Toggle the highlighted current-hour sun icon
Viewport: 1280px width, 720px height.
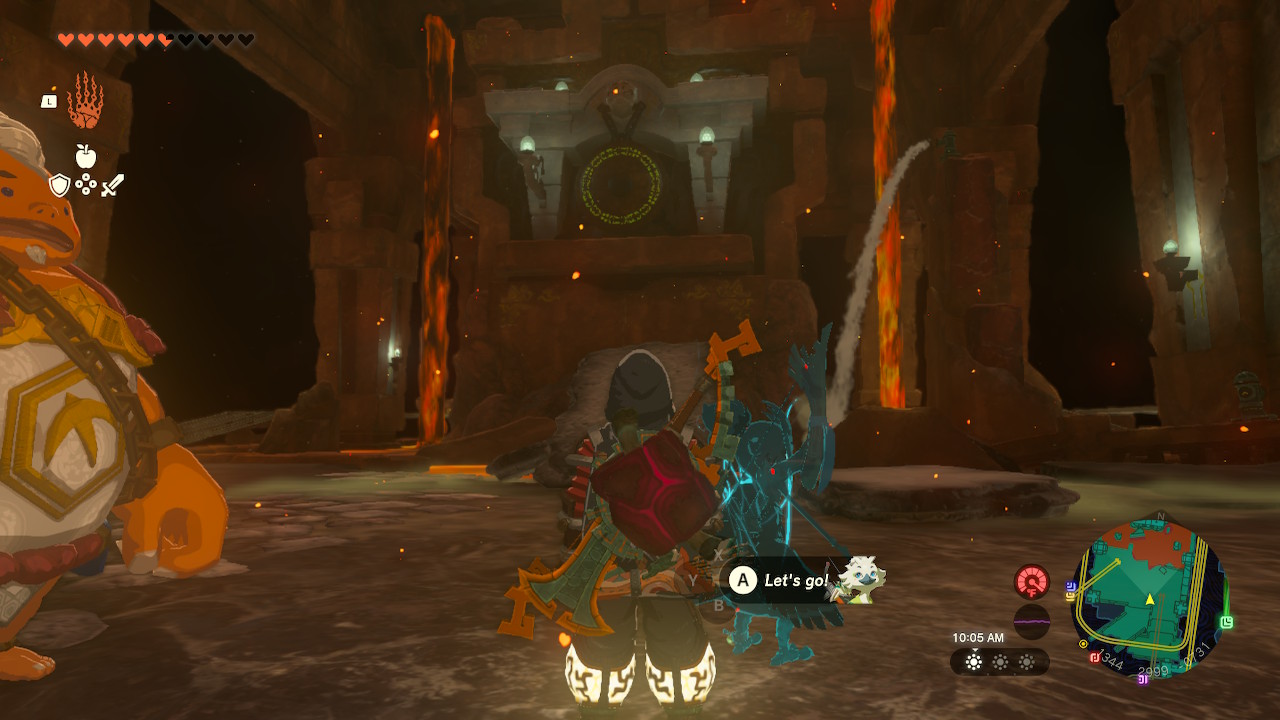coord(973,661)
